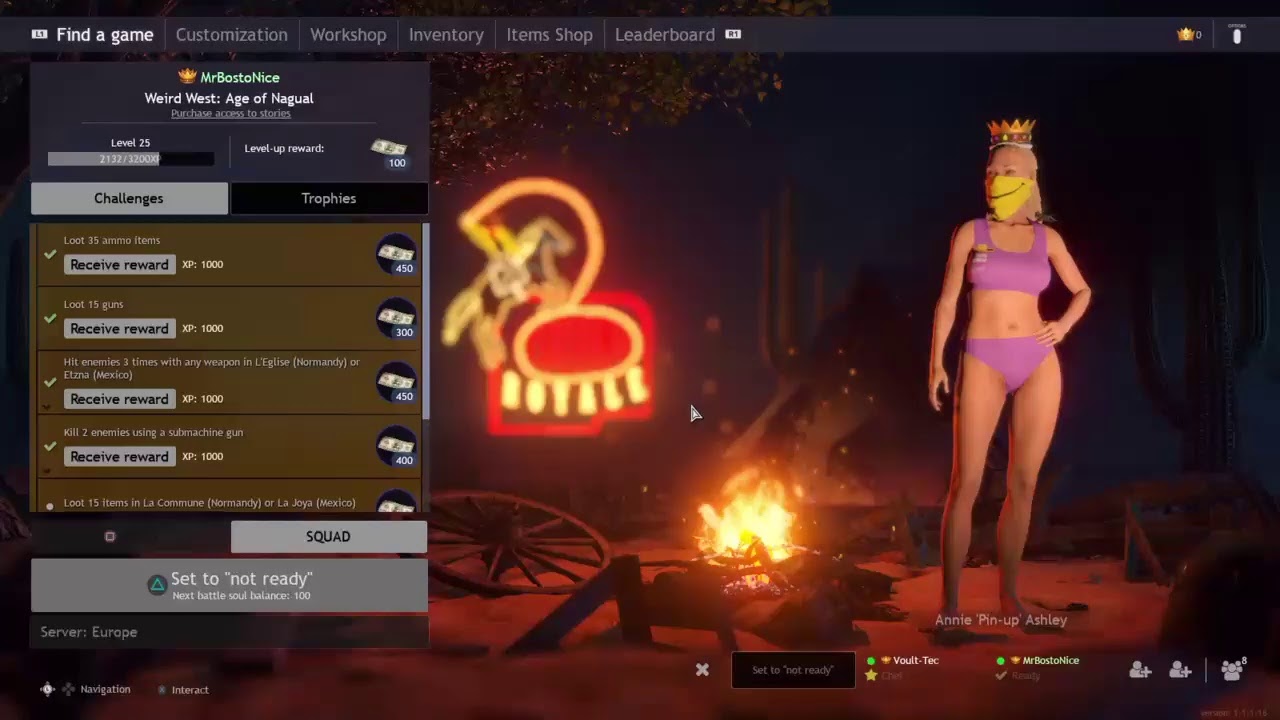This screenshot has height=720, width=1280.
Task: Show the Leaderboard tab
Action: tap(664, 35)
